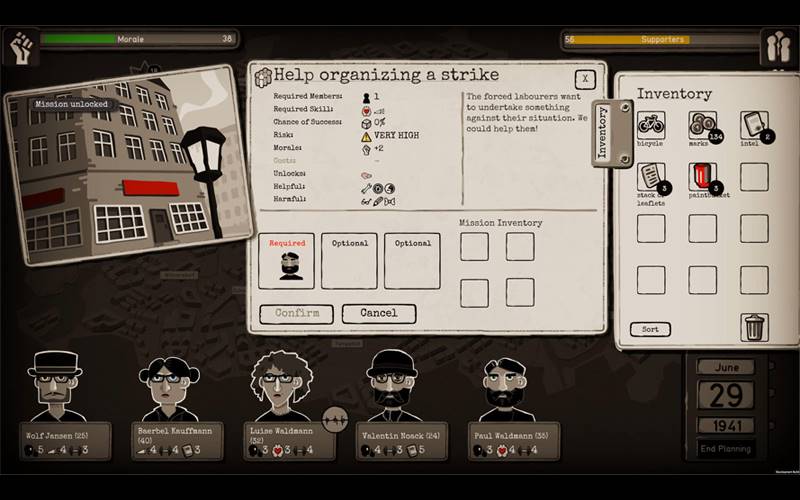Sort the inventory items

point(649,329)
